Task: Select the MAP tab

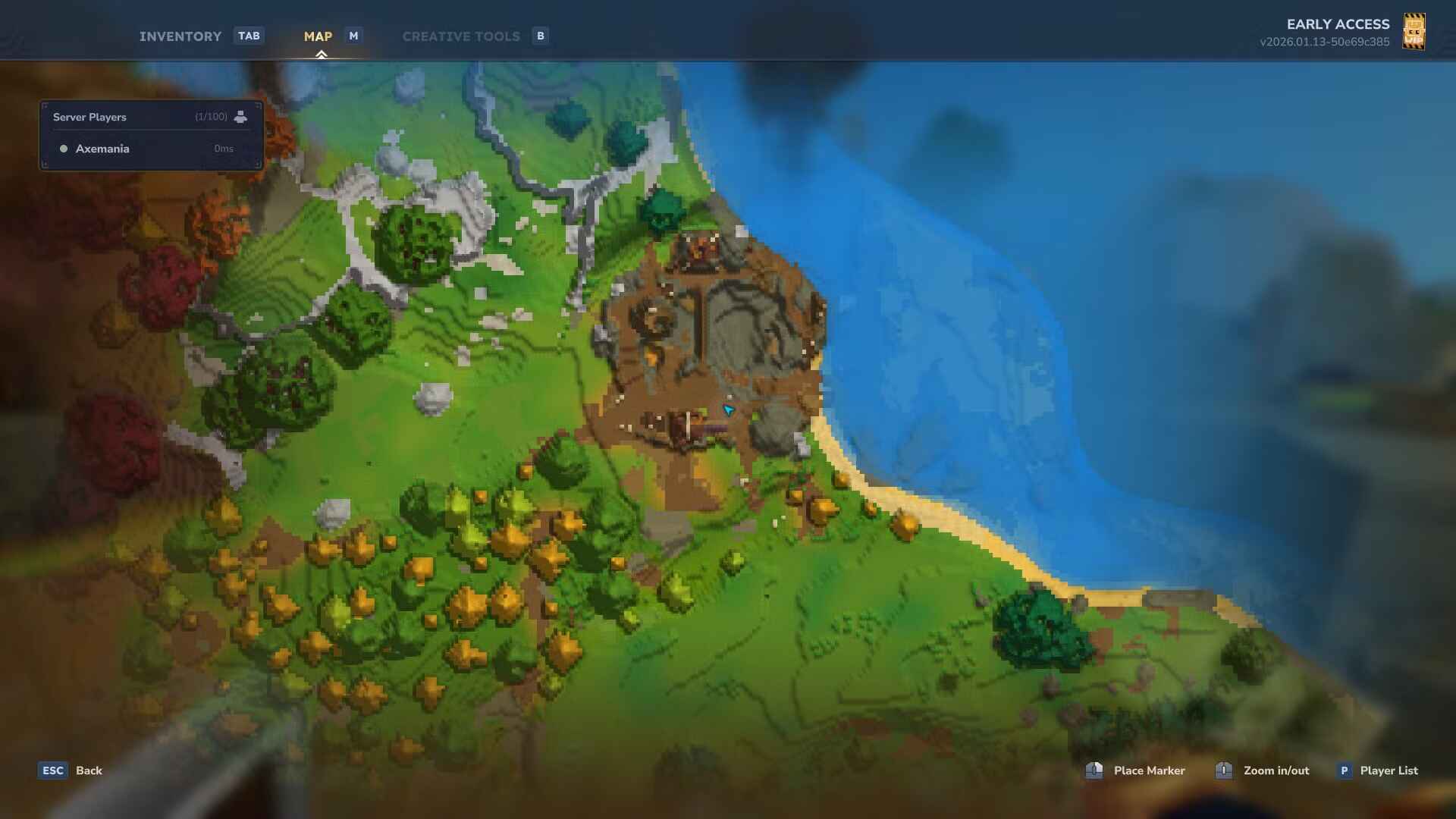Action: 318,36
